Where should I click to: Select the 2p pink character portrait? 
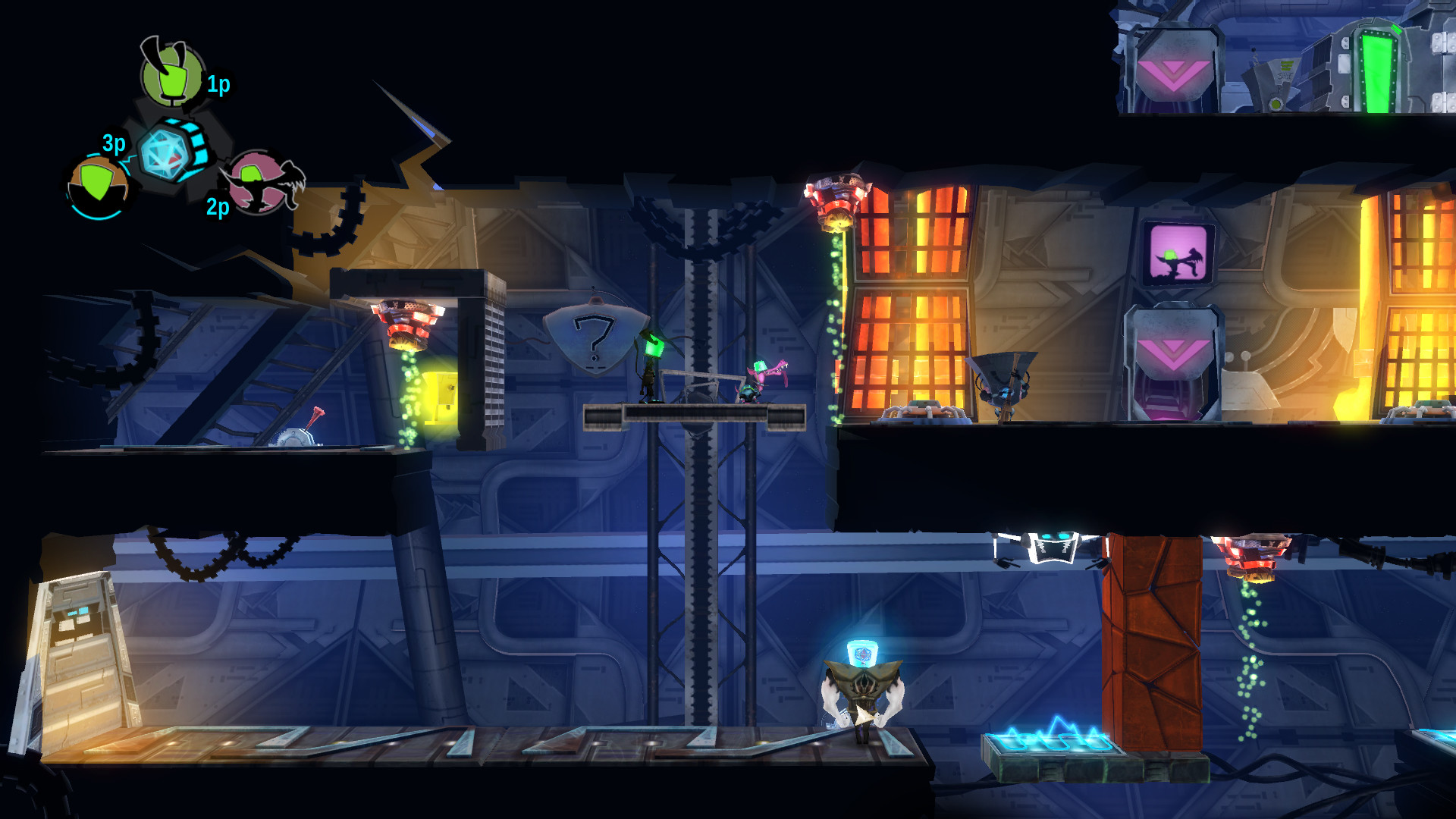pyautogui.click(x=259, y=182)
